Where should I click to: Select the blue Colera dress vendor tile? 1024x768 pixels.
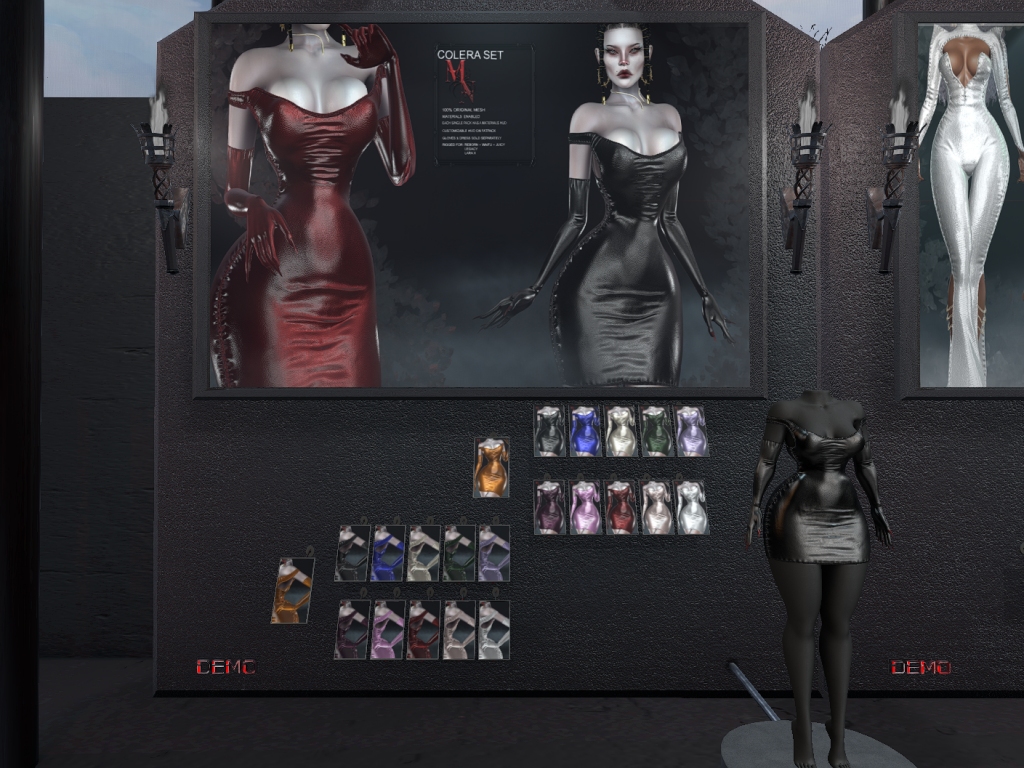pyautogui.click(x=585, y=431)
